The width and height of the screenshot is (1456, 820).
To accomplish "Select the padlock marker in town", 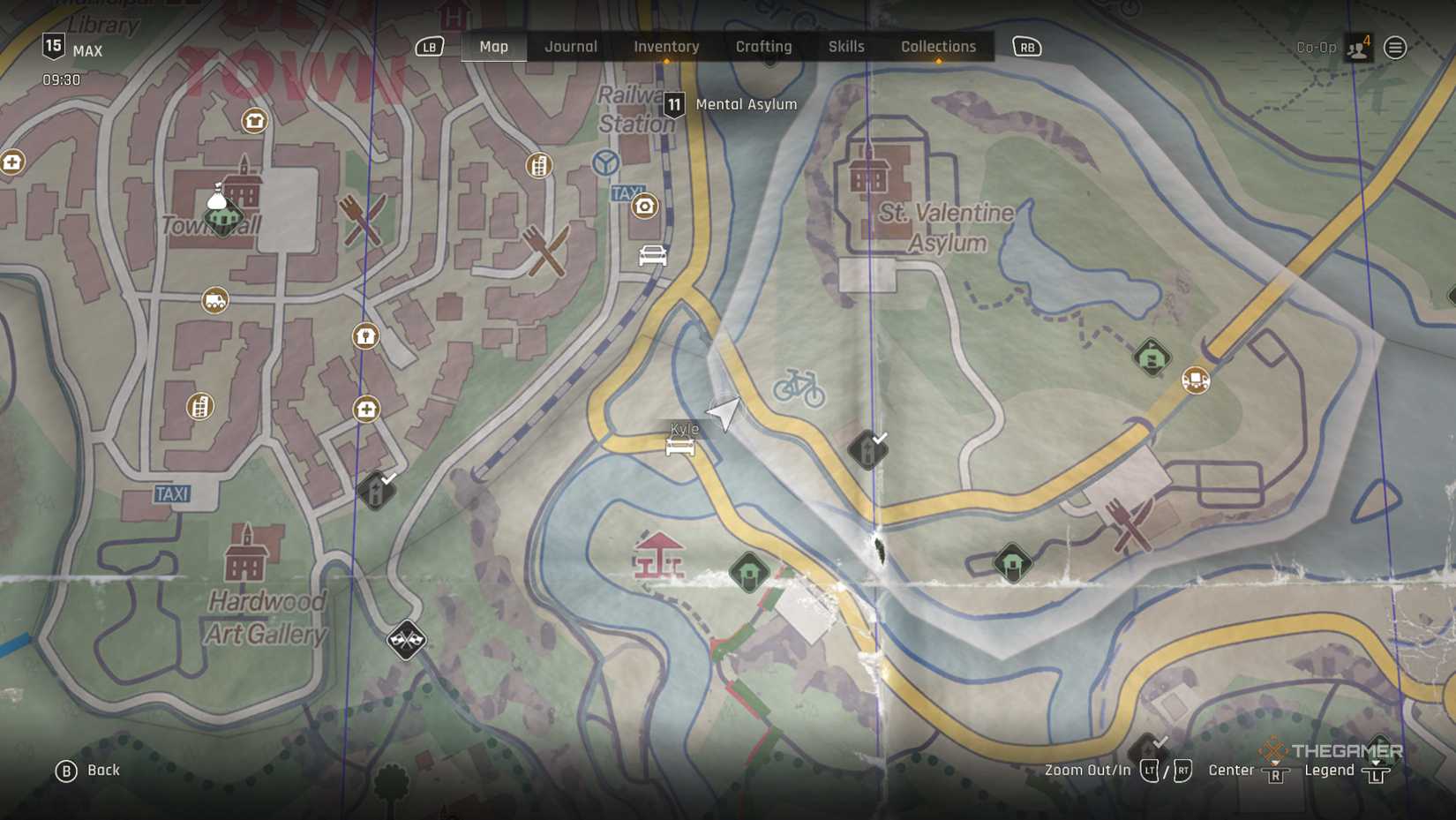I will (365, 336).
